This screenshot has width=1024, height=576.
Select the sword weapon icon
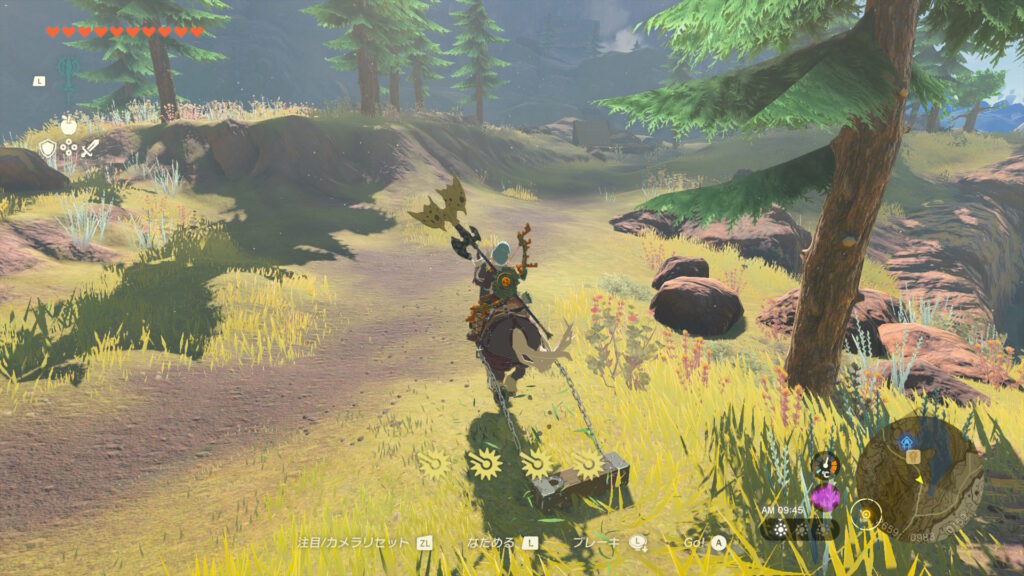point(90,149)
